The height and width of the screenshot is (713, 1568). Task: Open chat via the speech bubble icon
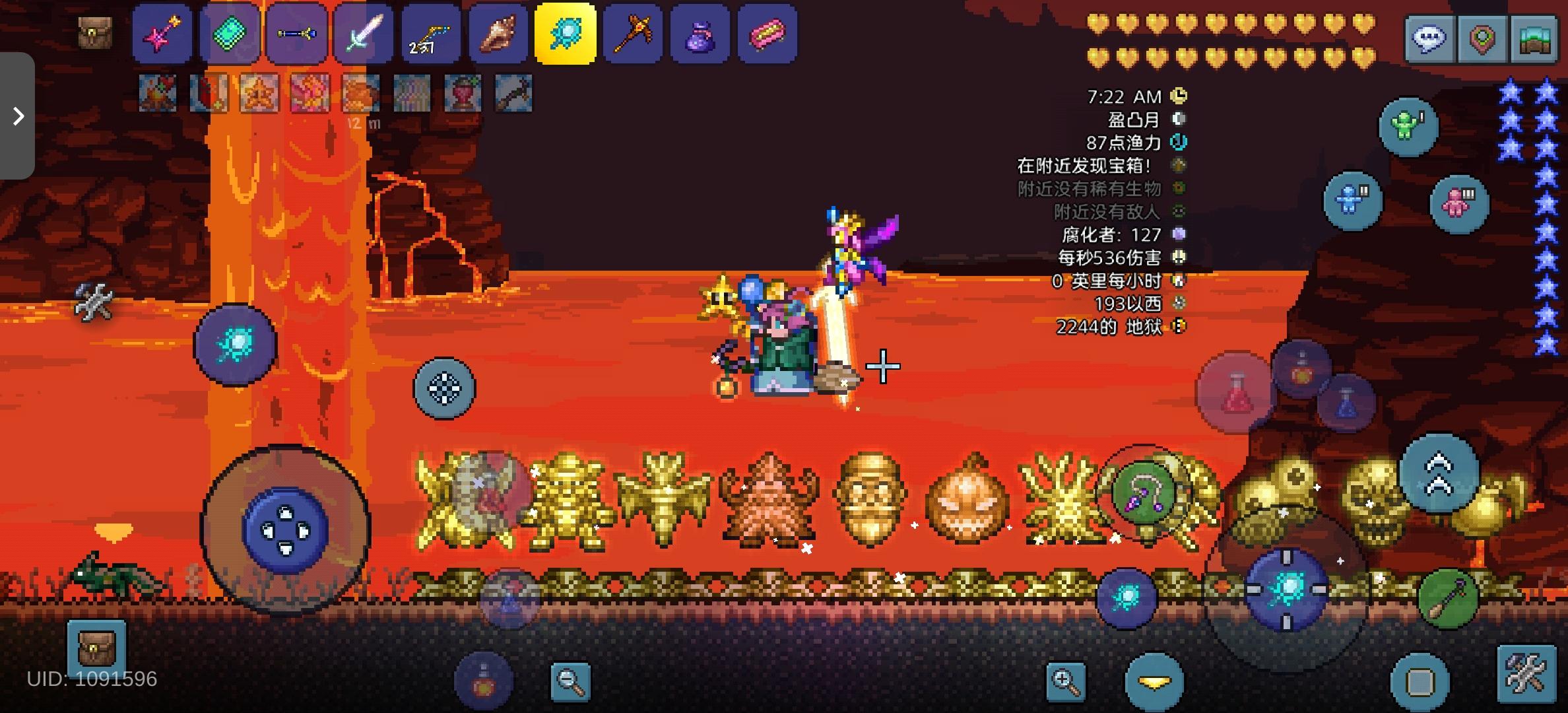point(1429,36)
